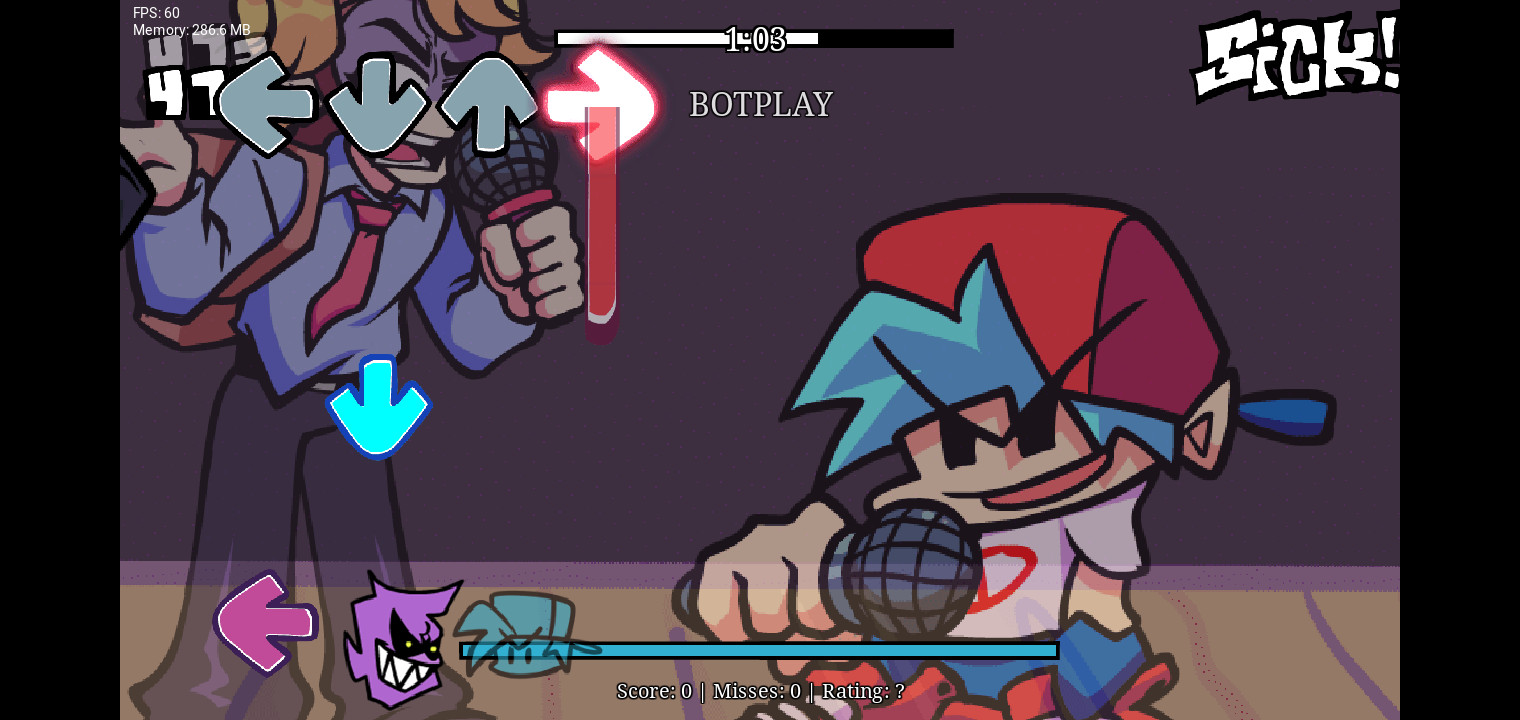Click the down arrow strum receptor
Viewport: 1520px width, 720px height.
[x=376, y=103]
